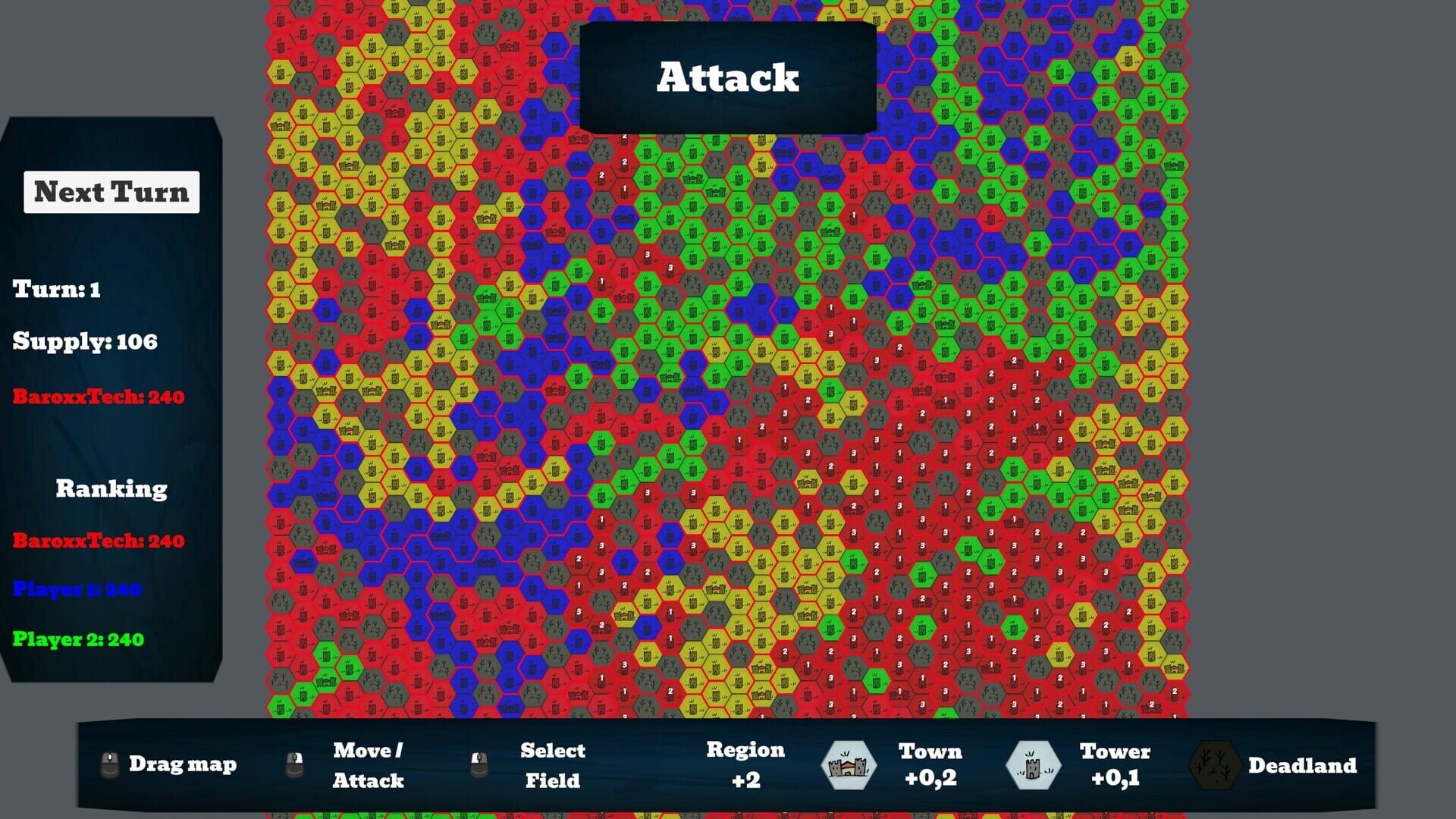The width and height of the screenshot is (1456, 819).
Task: Click the Attack banner at the top
Action: click(x=726, y=76)
